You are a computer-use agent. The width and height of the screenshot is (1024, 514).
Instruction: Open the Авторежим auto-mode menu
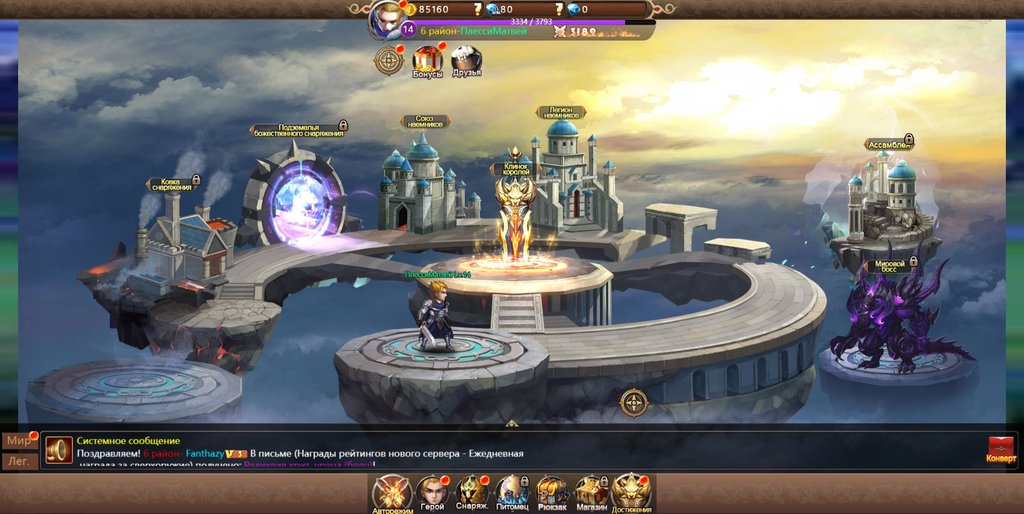point(392,491)
